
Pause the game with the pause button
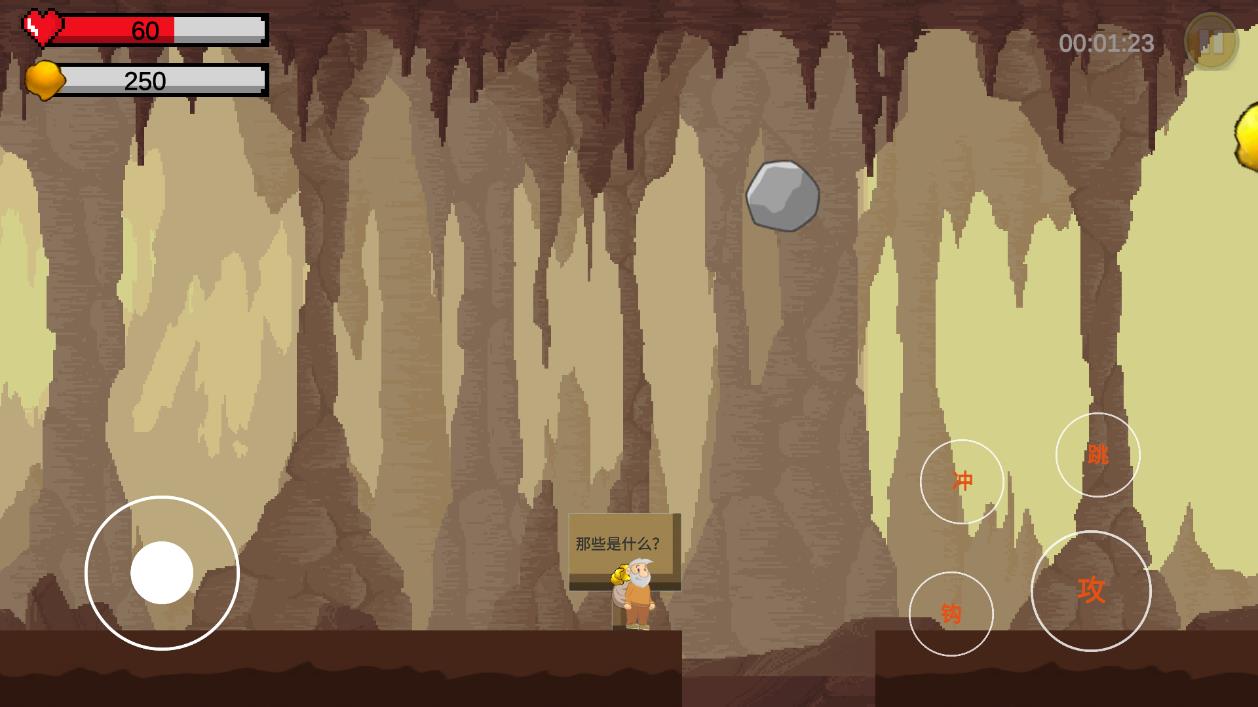[1211, 42]
